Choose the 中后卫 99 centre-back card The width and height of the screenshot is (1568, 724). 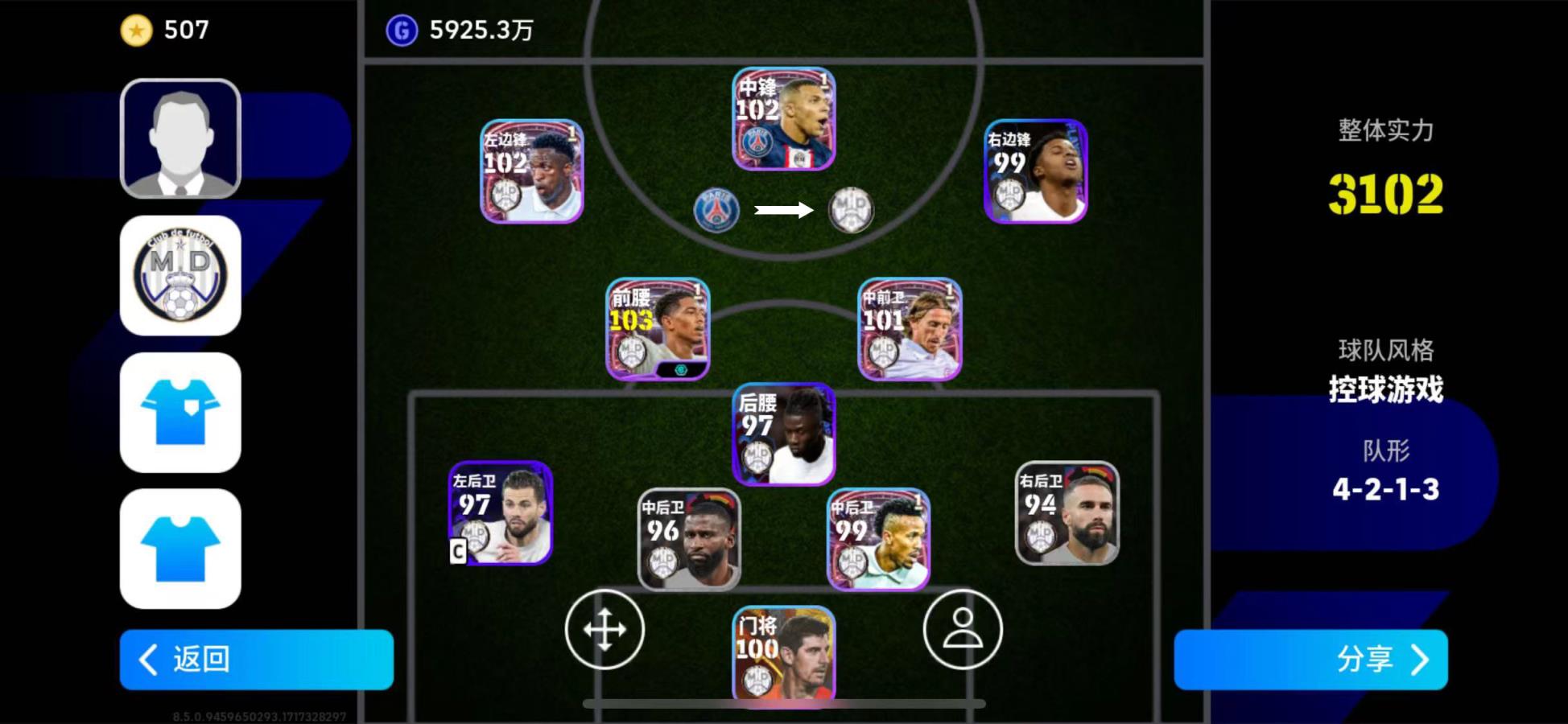[x=878, y=540]
